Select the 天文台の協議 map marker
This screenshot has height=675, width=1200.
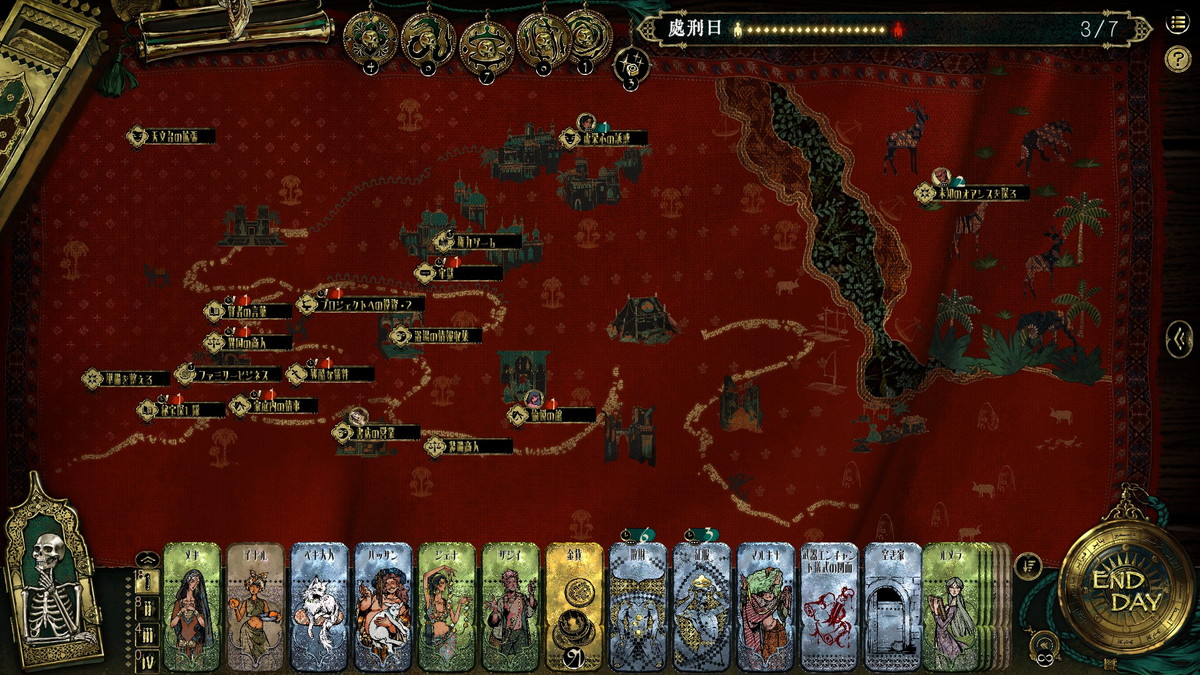(172, 136)
